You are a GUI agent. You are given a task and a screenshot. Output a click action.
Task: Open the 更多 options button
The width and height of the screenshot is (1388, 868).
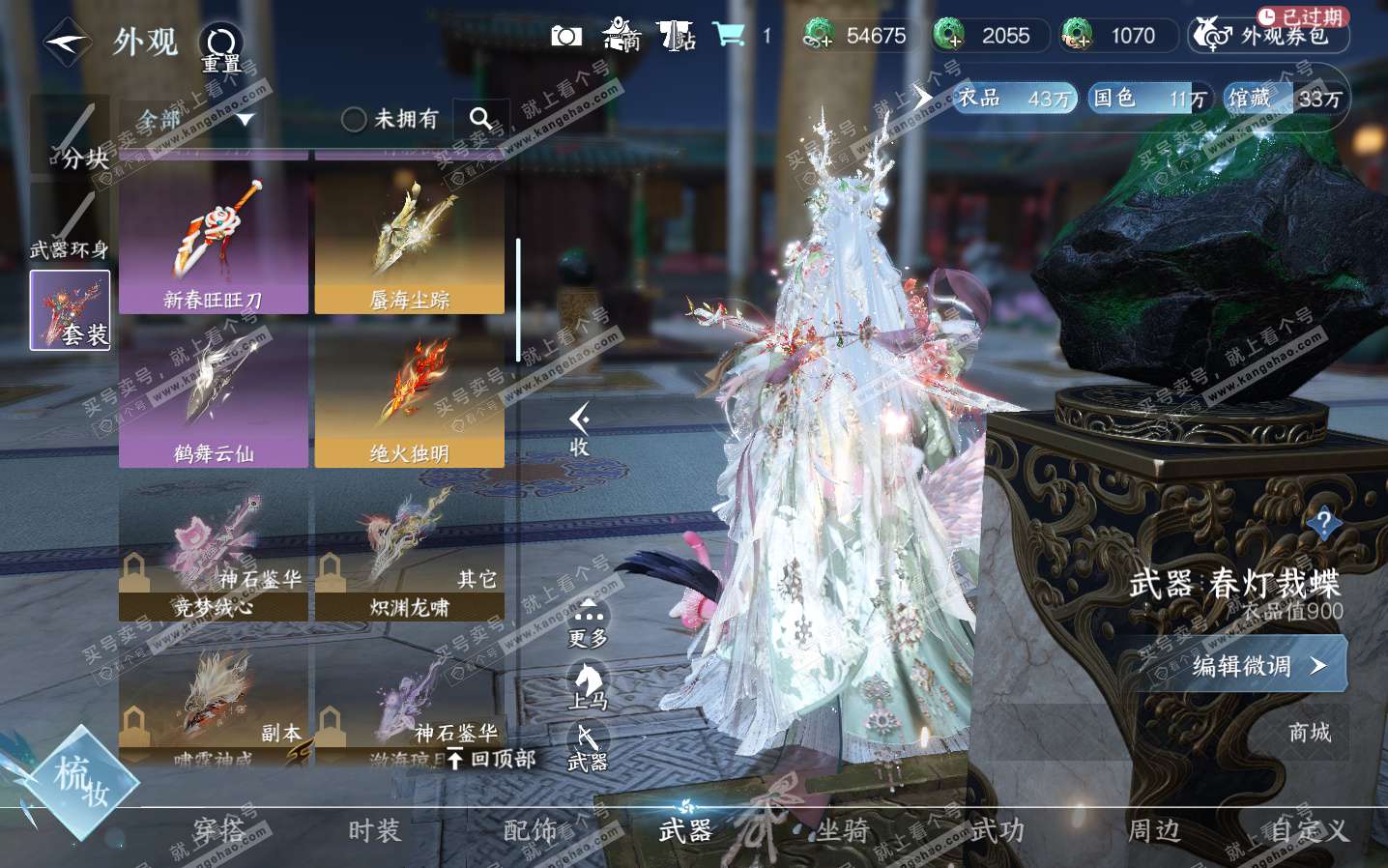(x=588, y=623)
